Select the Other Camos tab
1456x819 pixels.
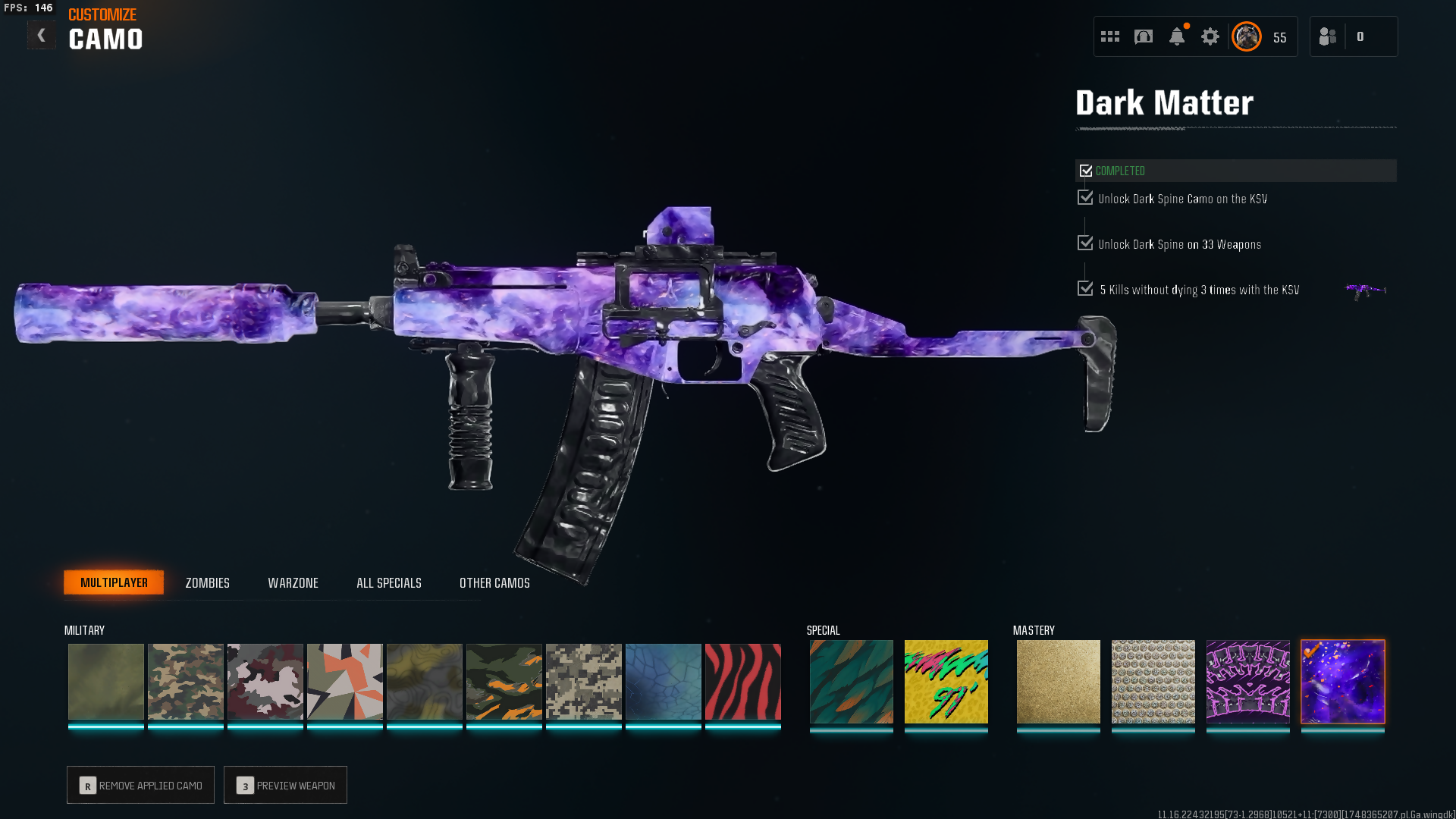(x=494, y=582)
